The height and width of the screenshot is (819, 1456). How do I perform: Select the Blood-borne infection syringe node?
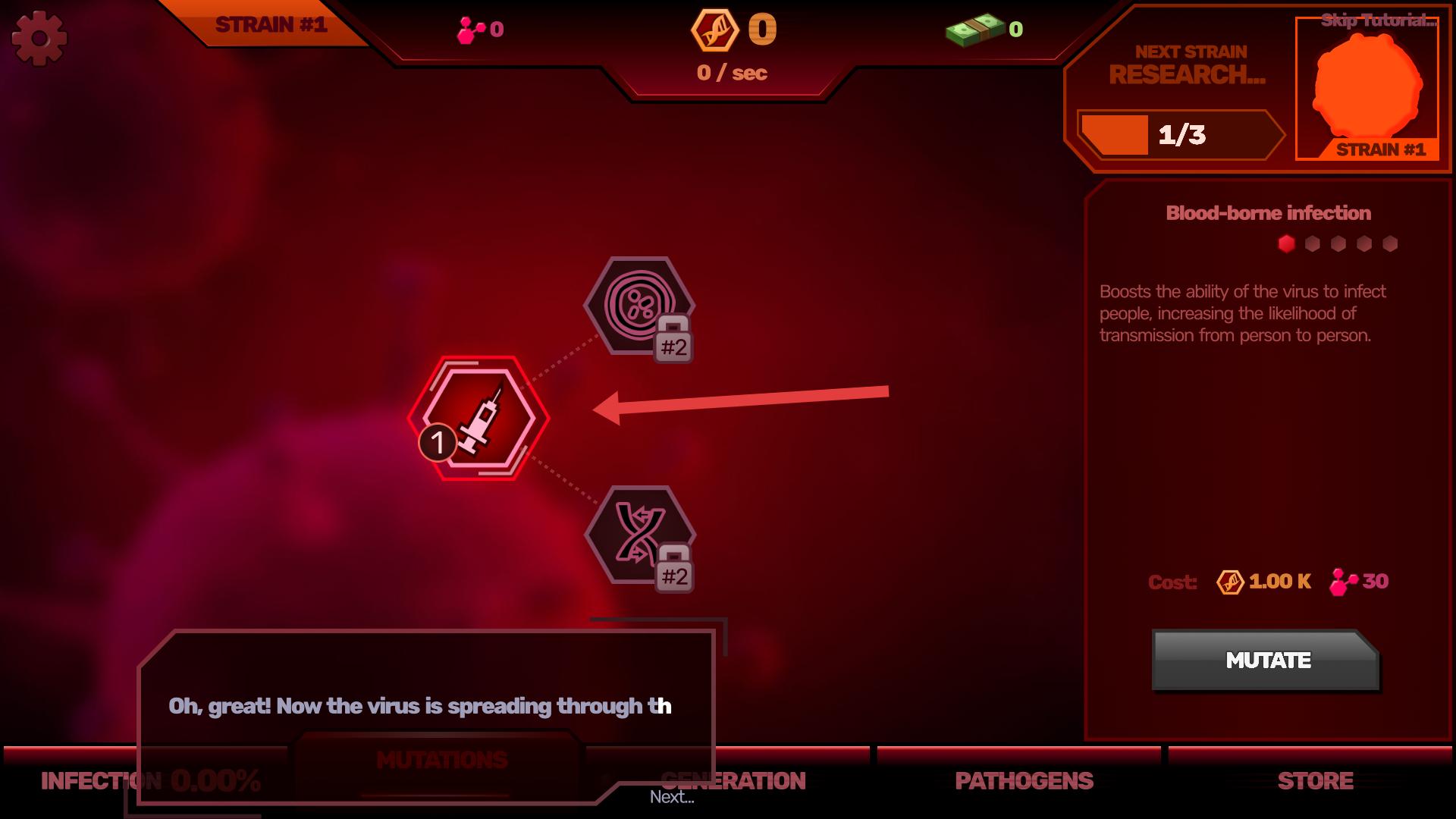tap(479, 418)
